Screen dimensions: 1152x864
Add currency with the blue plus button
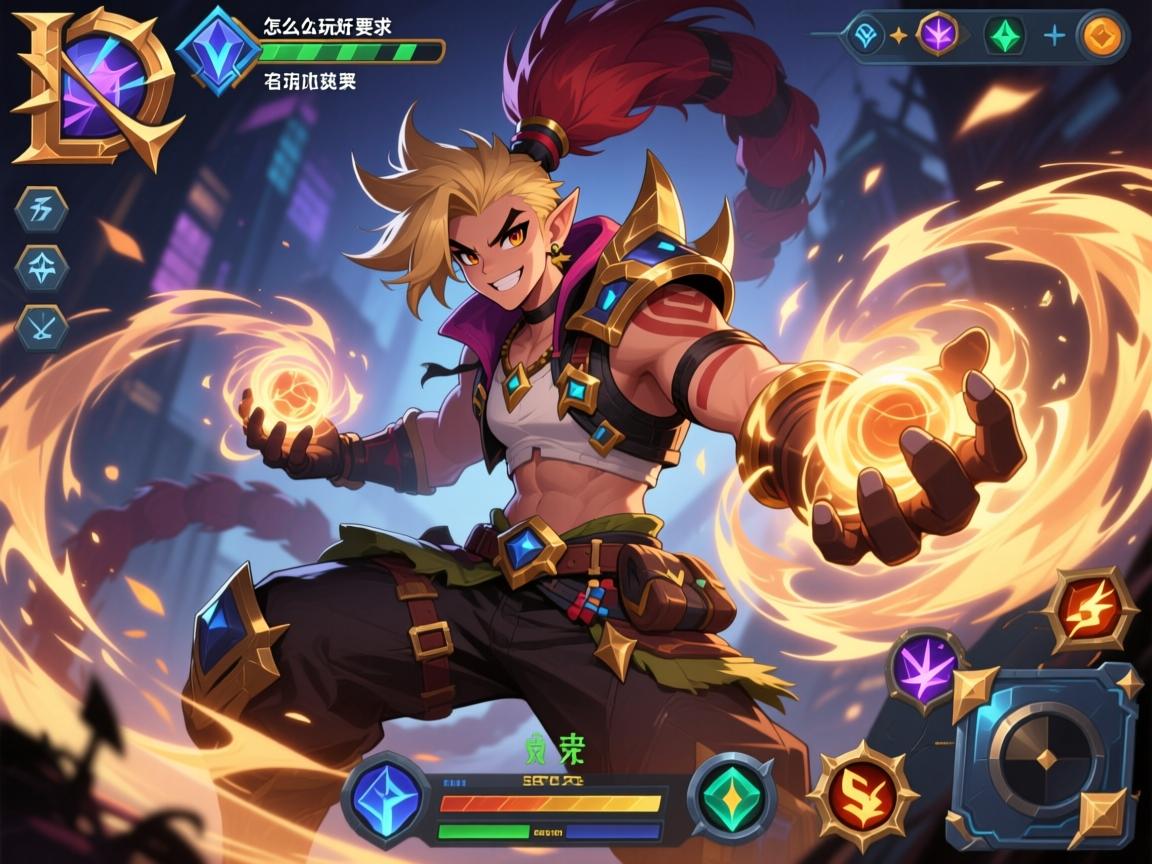[1054, 36]
